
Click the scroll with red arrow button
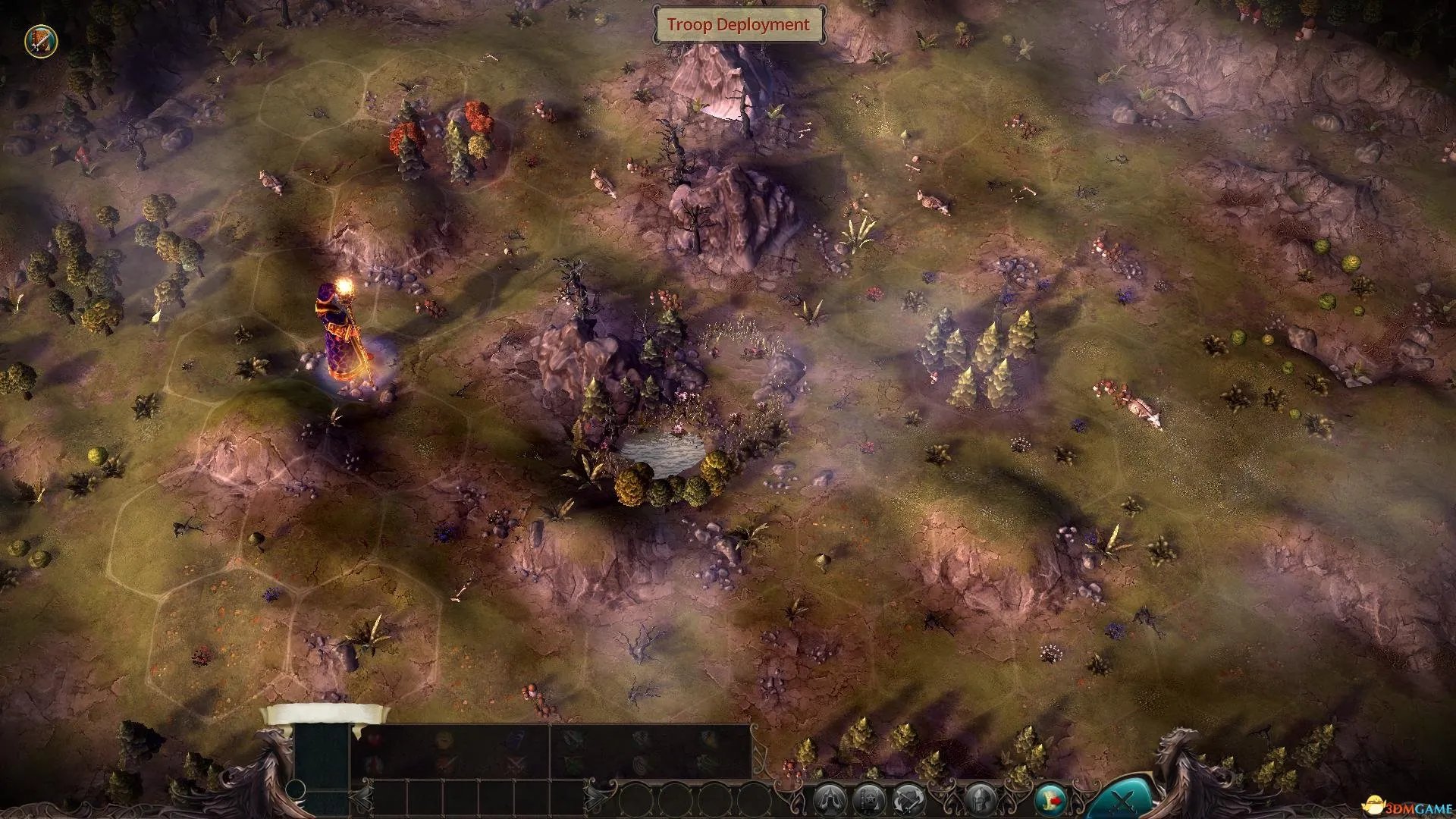click(x=1052, y=800)
